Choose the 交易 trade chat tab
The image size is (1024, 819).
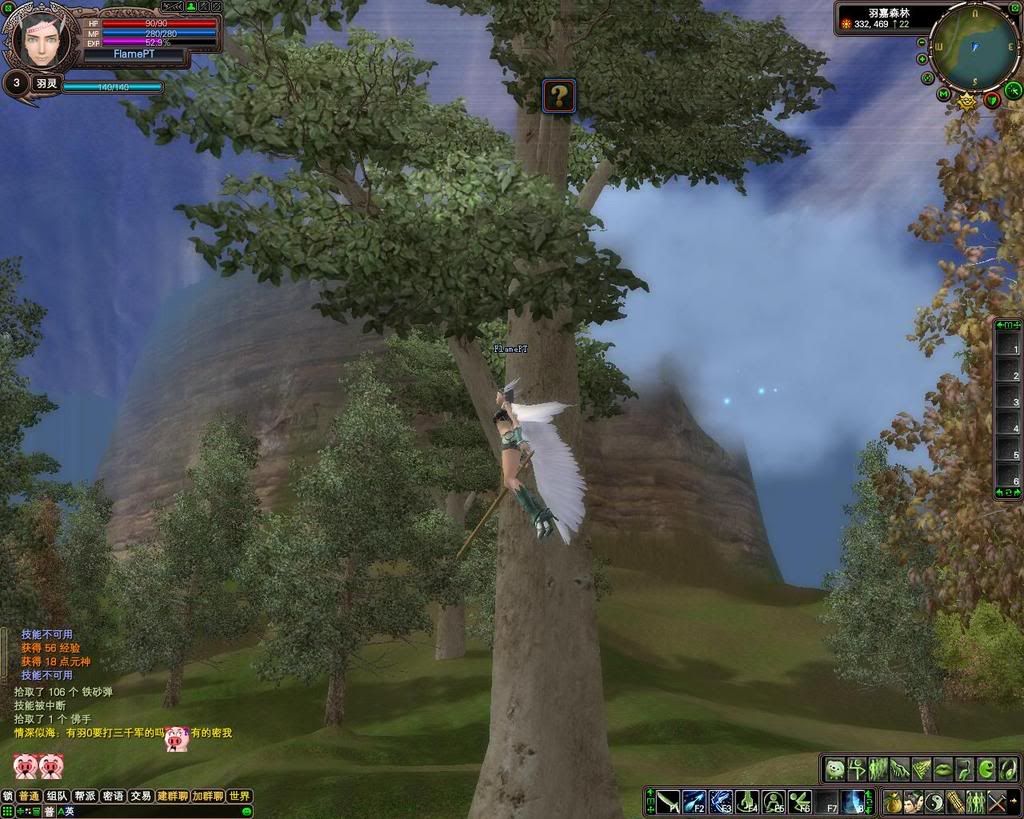pos(141,796)
